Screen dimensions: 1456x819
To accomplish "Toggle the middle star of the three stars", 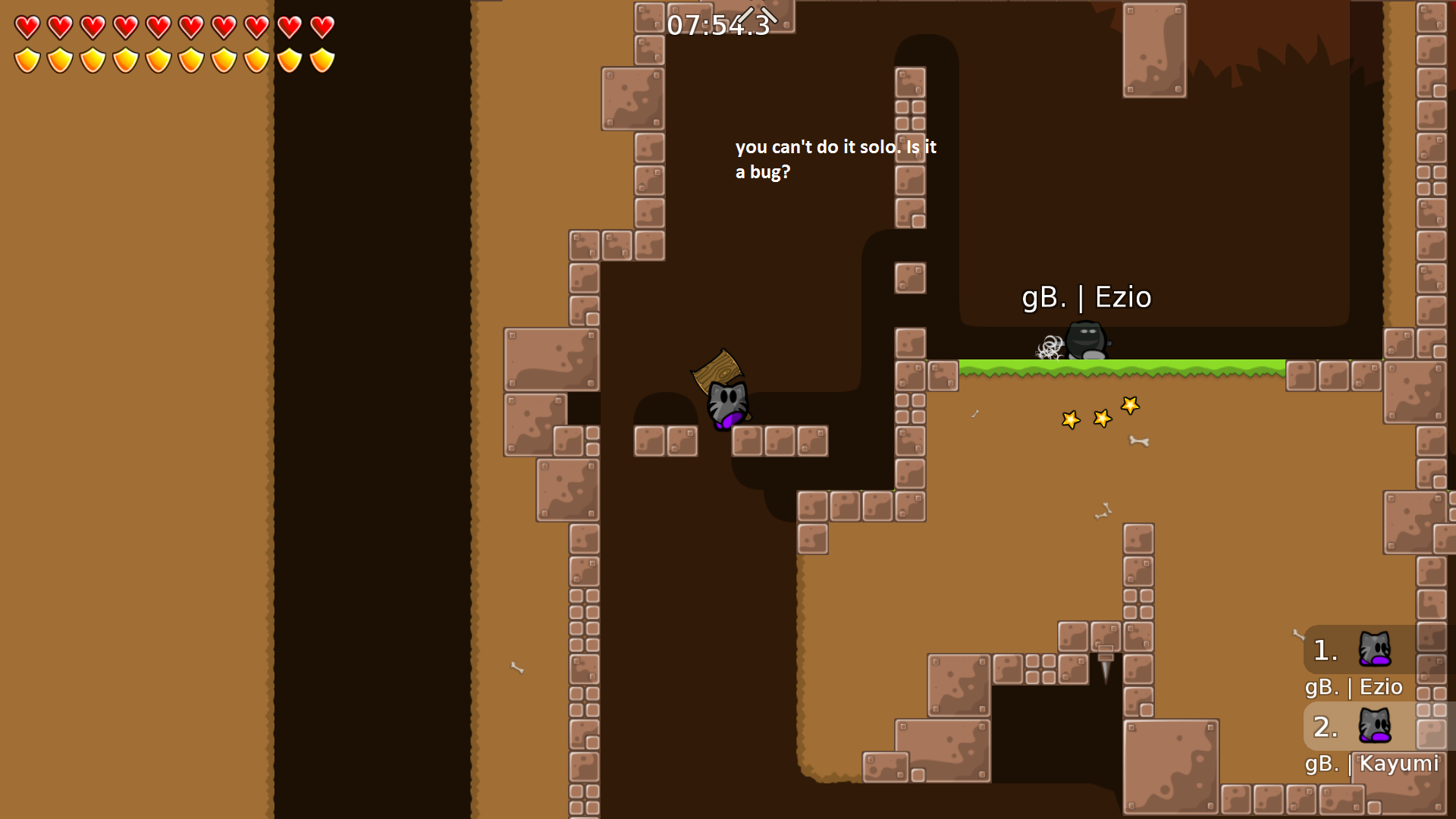I will (x=1101, y=416).
